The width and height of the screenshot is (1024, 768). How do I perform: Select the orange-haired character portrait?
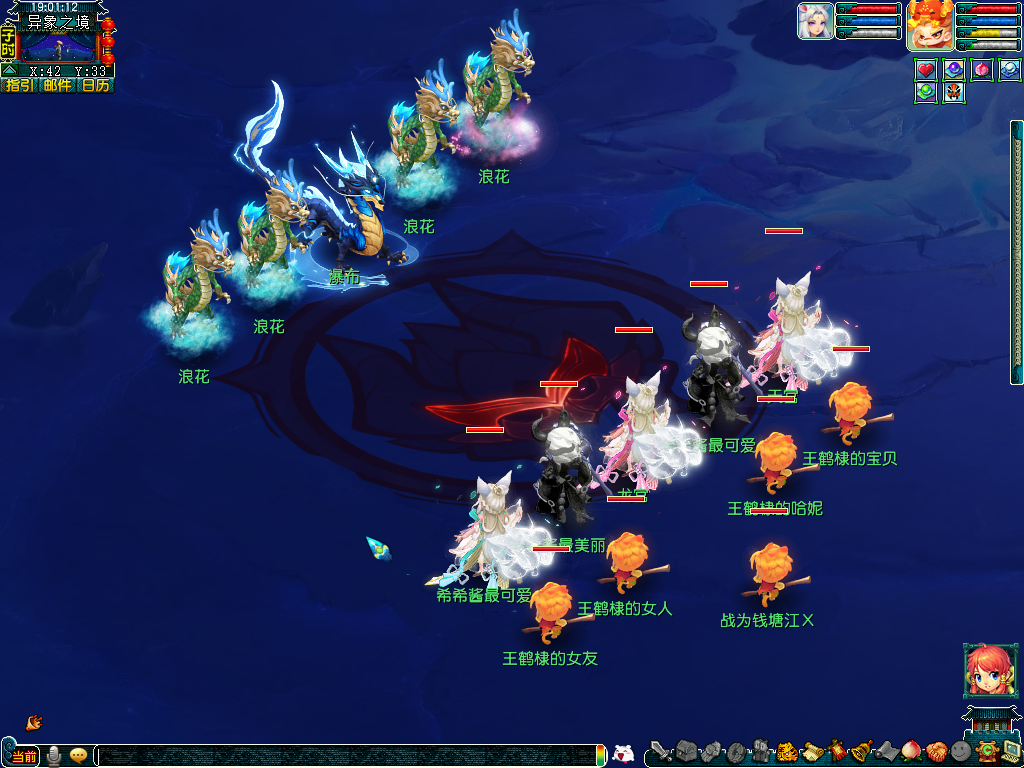929,25
